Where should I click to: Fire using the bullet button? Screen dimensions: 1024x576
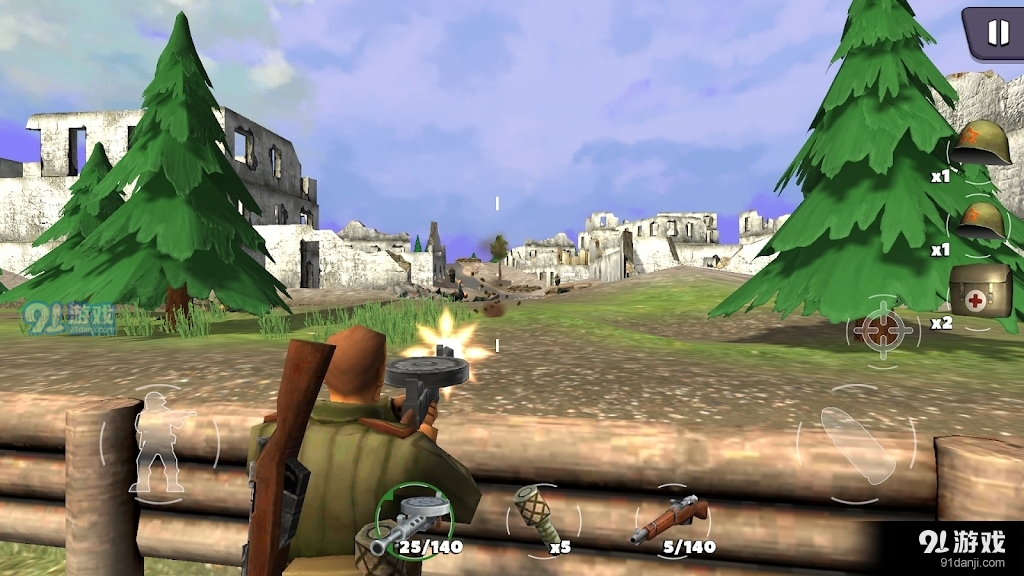[x=857, y=444]
